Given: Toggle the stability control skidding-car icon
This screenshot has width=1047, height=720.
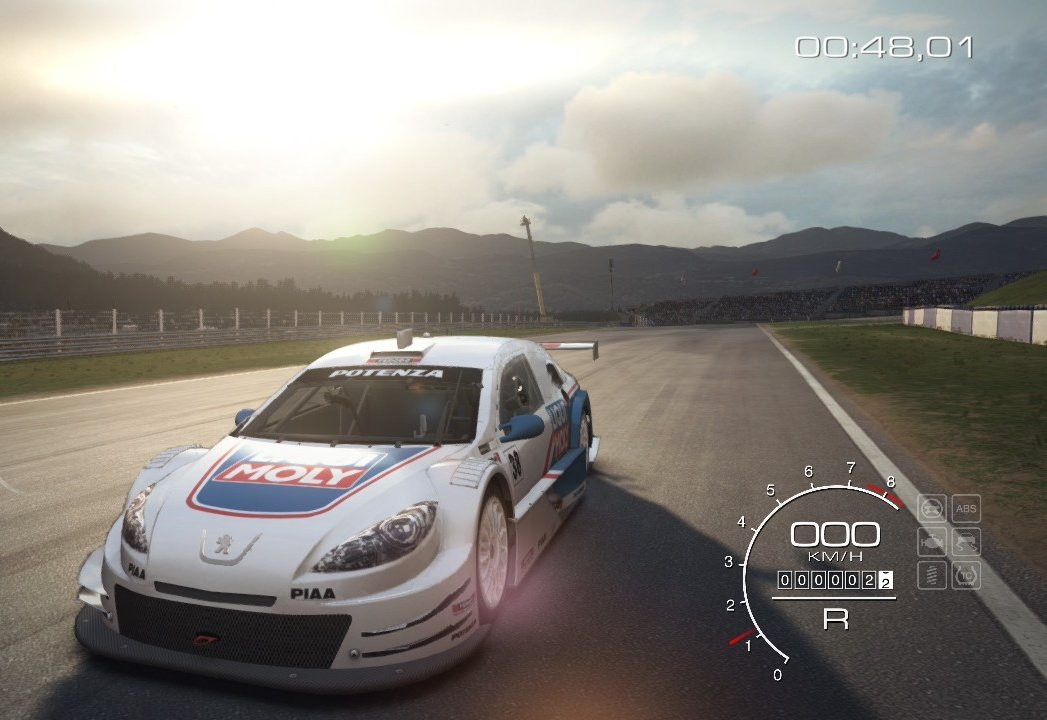Looking at the screenshot, I should (x=966, y=542).
